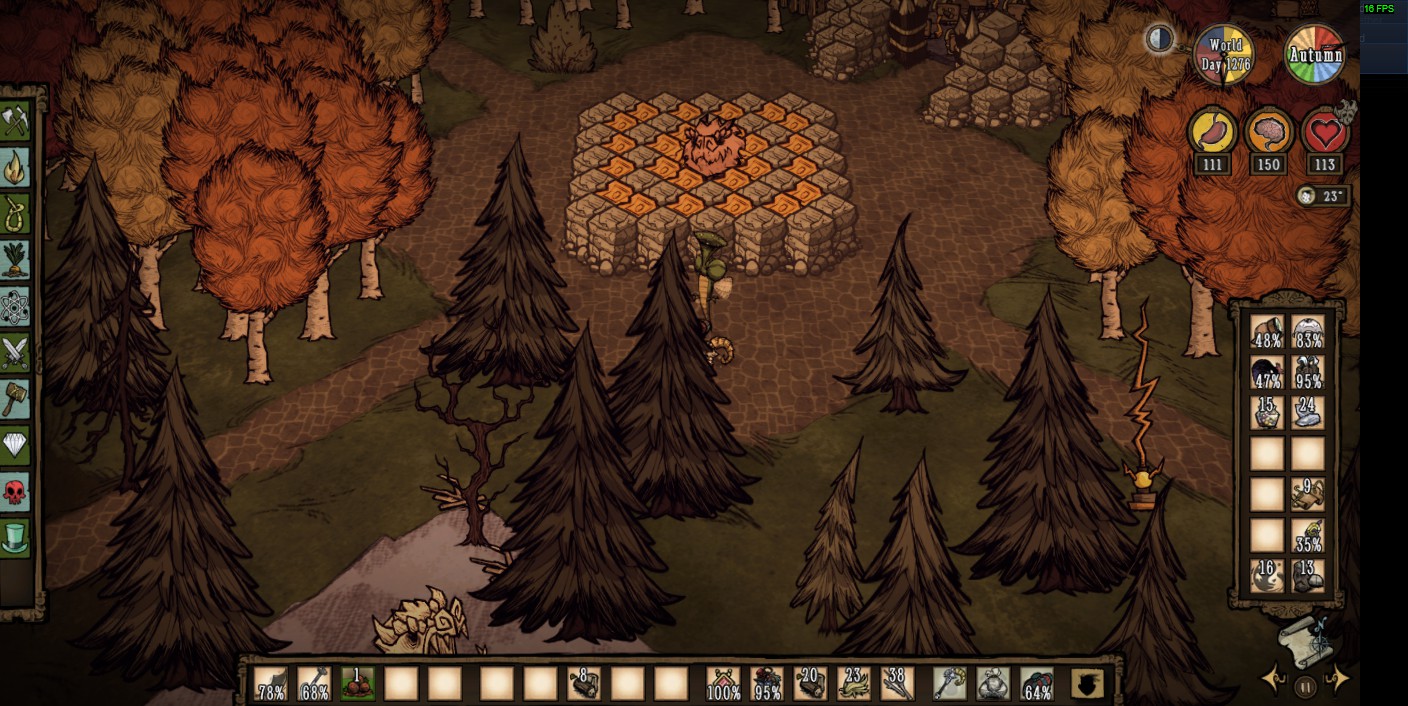The height and width of the screenshot is (706, 1408).
Task: Select the Refine diamond crafting tab
Action: [16, 446]
